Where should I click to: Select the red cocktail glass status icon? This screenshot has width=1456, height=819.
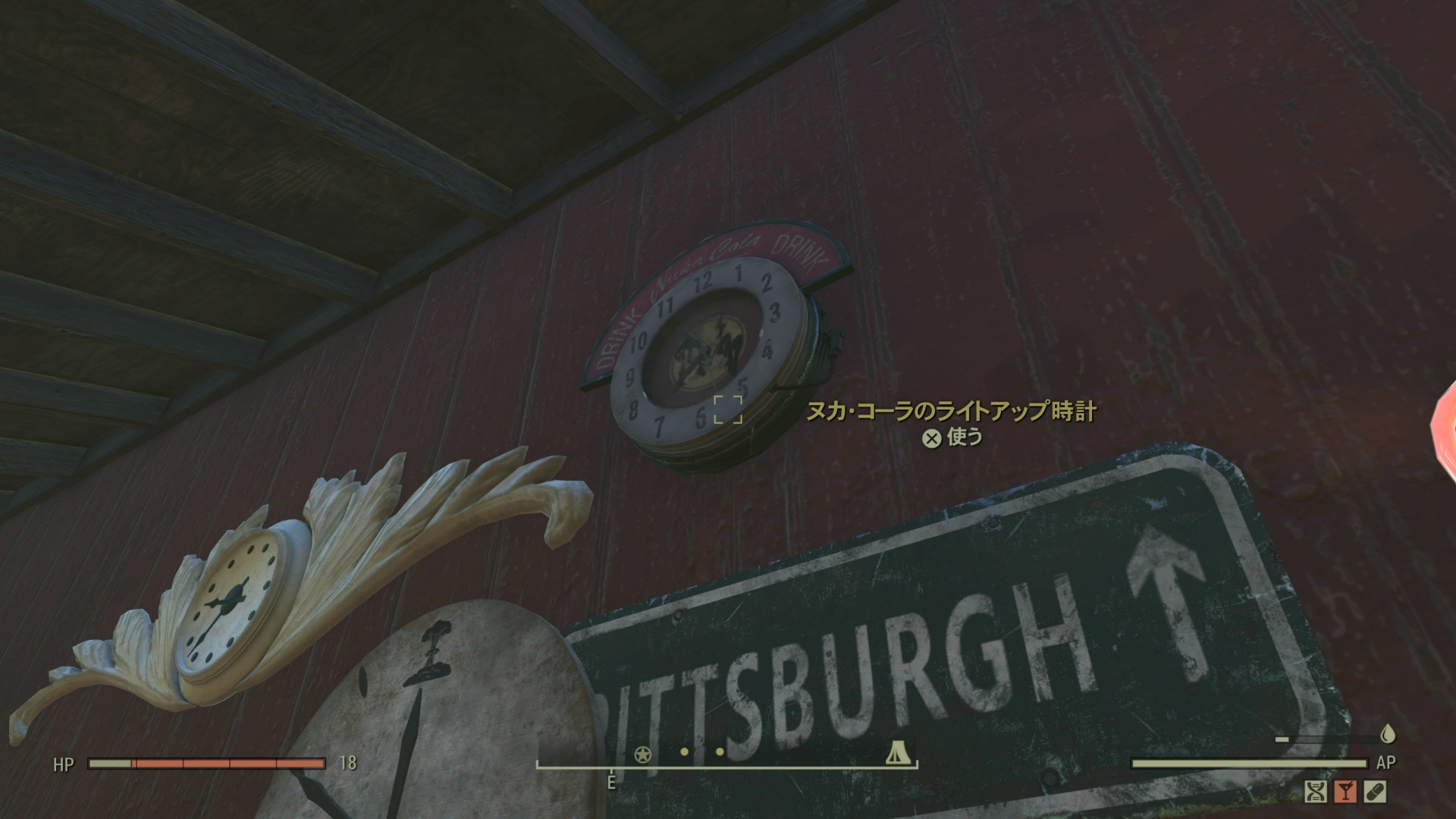point(1345,792)
